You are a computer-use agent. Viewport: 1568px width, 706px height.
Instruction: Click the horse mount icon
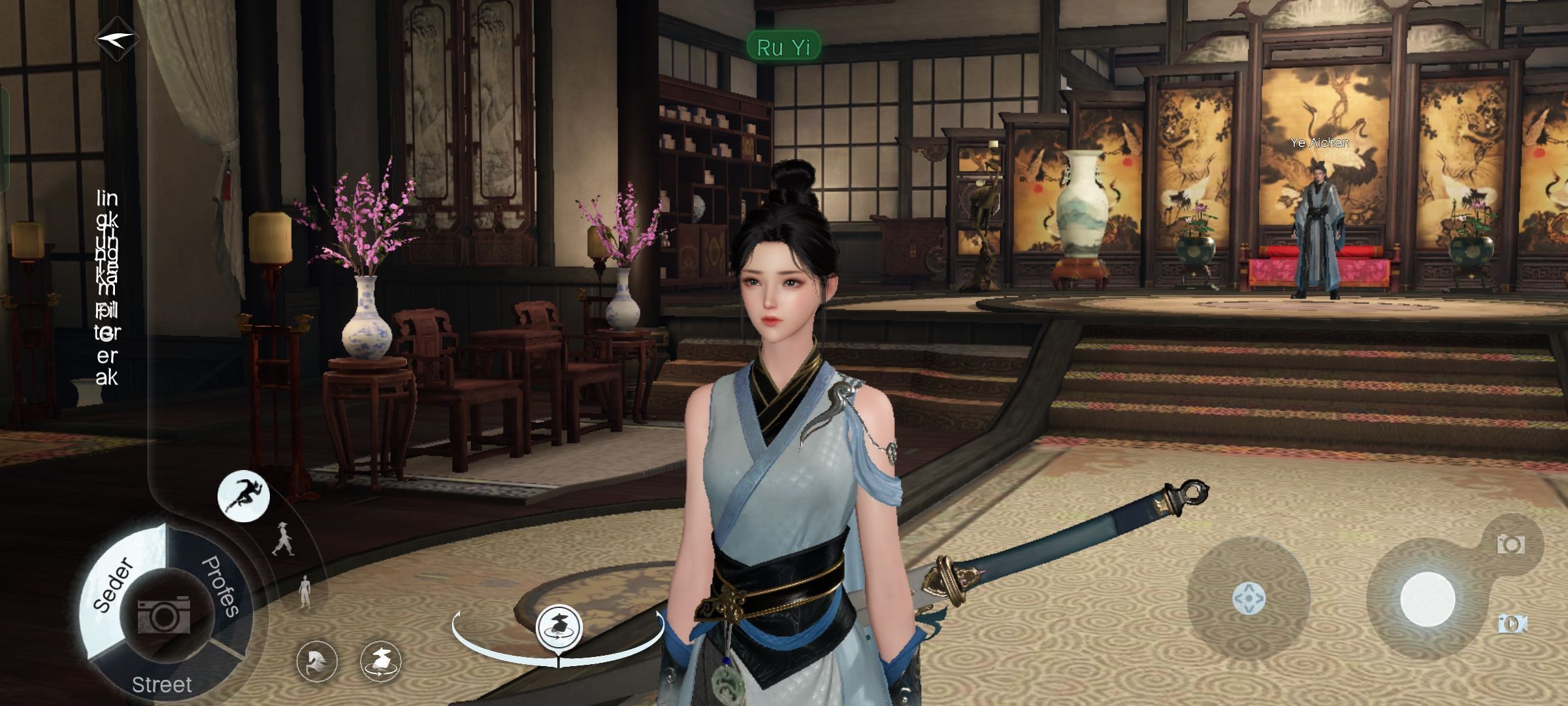point(317,661)
